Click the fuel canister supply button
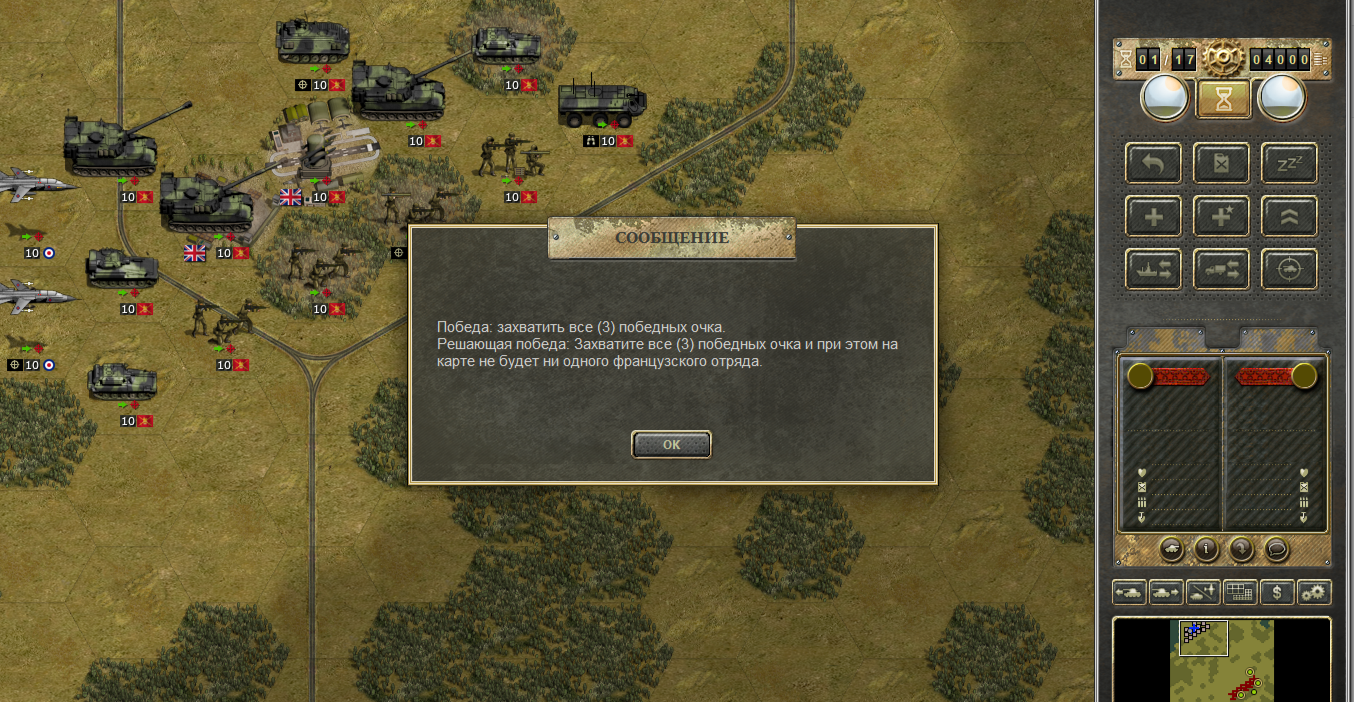 click(1221, 164)
